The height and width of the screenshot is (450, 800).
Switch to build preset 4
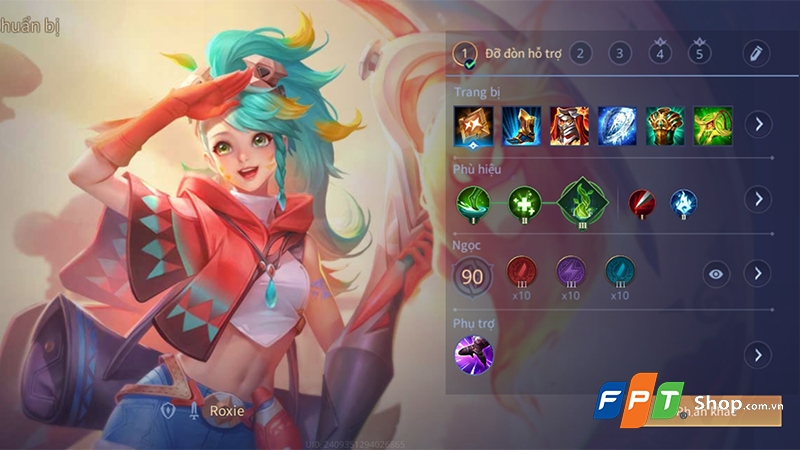(x=659, y=53)
